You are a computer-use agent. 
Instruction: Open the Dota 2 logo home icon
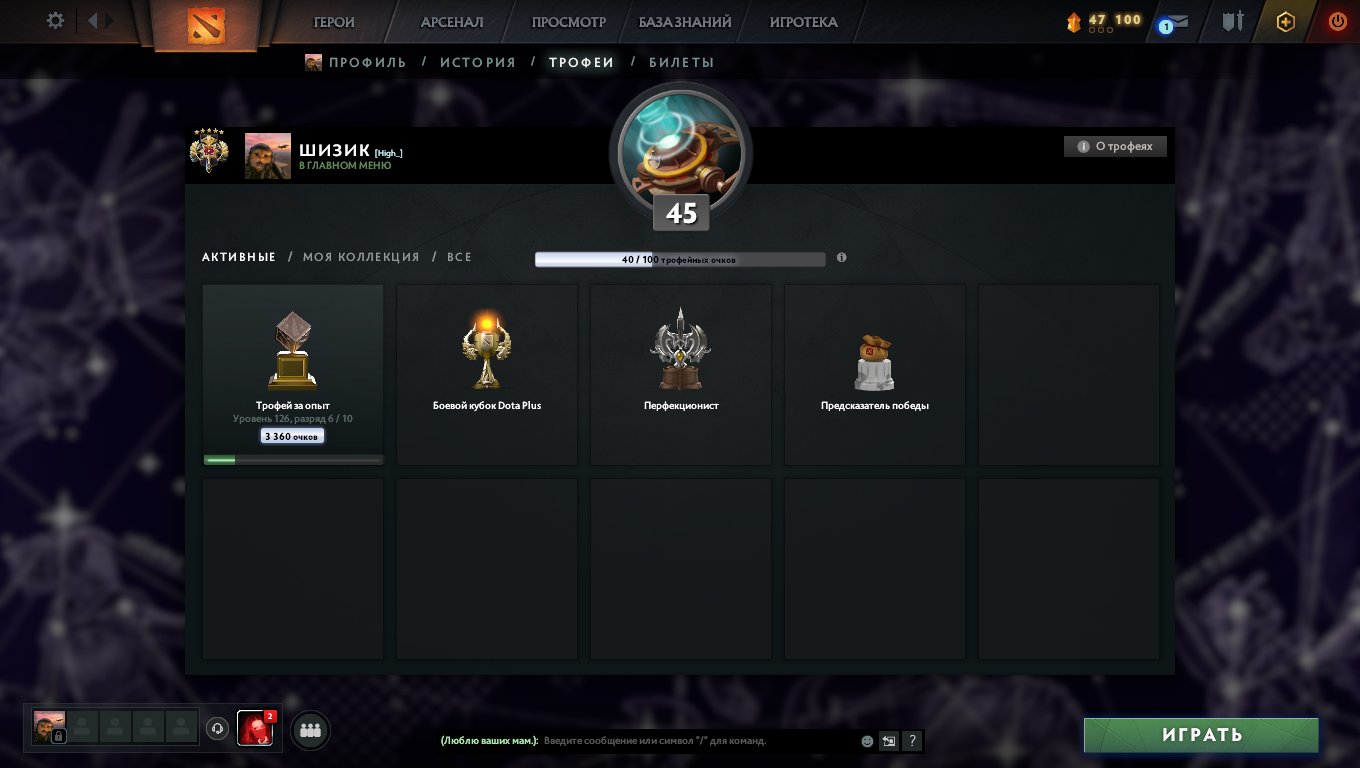click(x=208, y=22)
